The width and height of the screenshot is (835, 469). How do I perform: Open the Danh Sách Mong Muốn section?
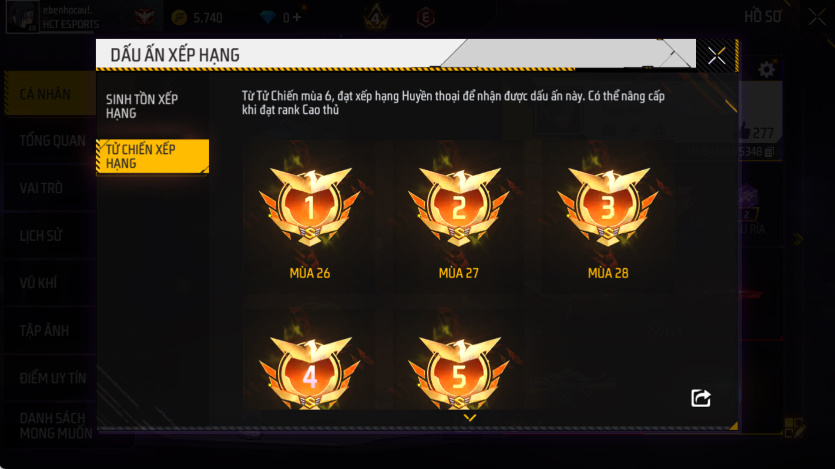(x=55, y=425)
